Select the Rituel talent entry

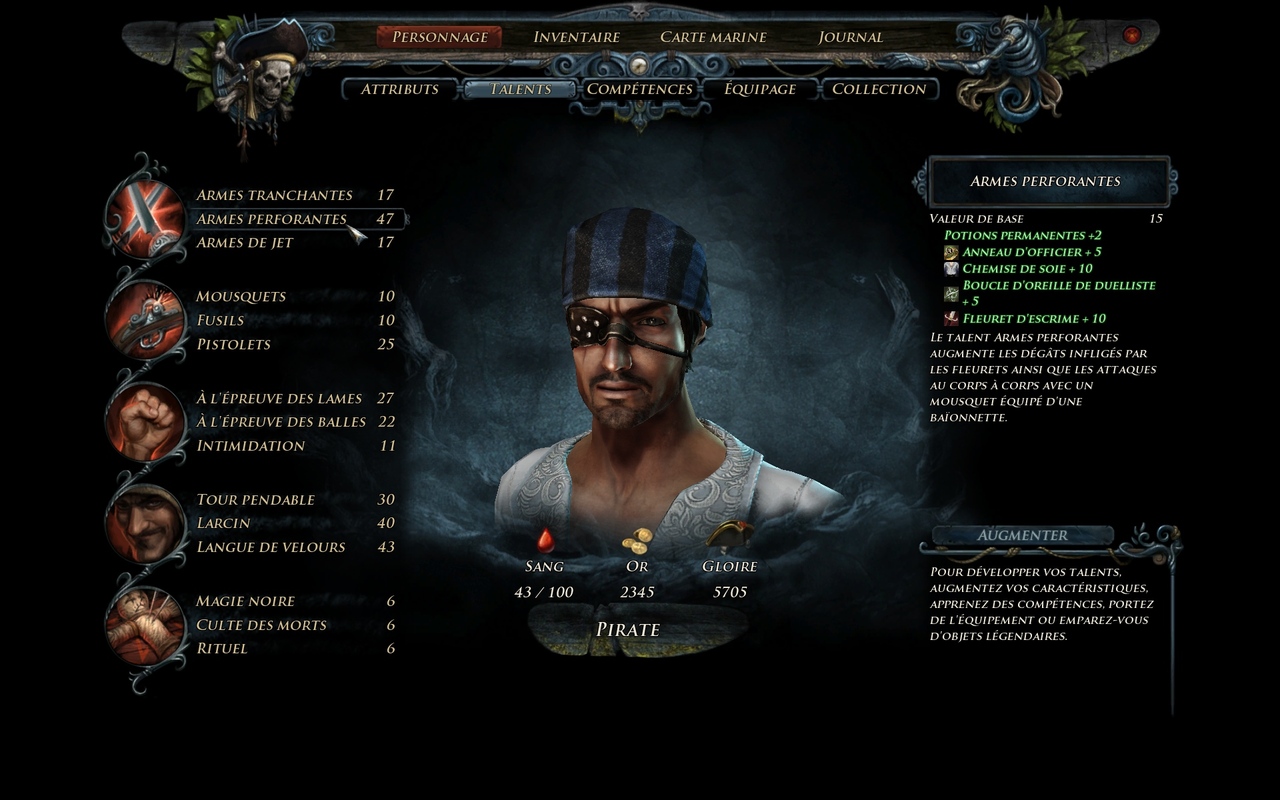pyautogui.click(x=222, y=649)
